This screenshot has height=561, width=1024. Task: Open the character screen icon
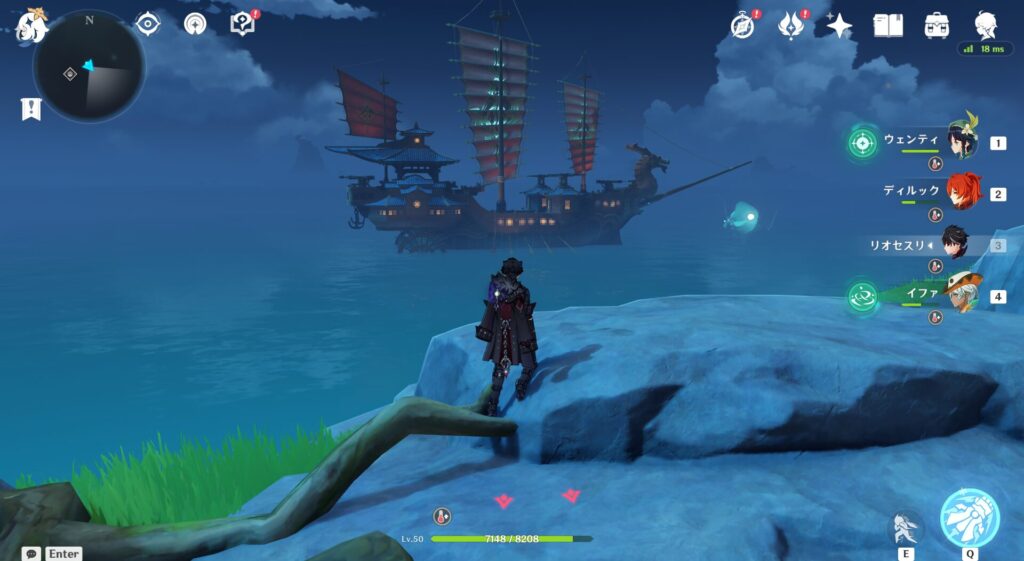(985, 24)
